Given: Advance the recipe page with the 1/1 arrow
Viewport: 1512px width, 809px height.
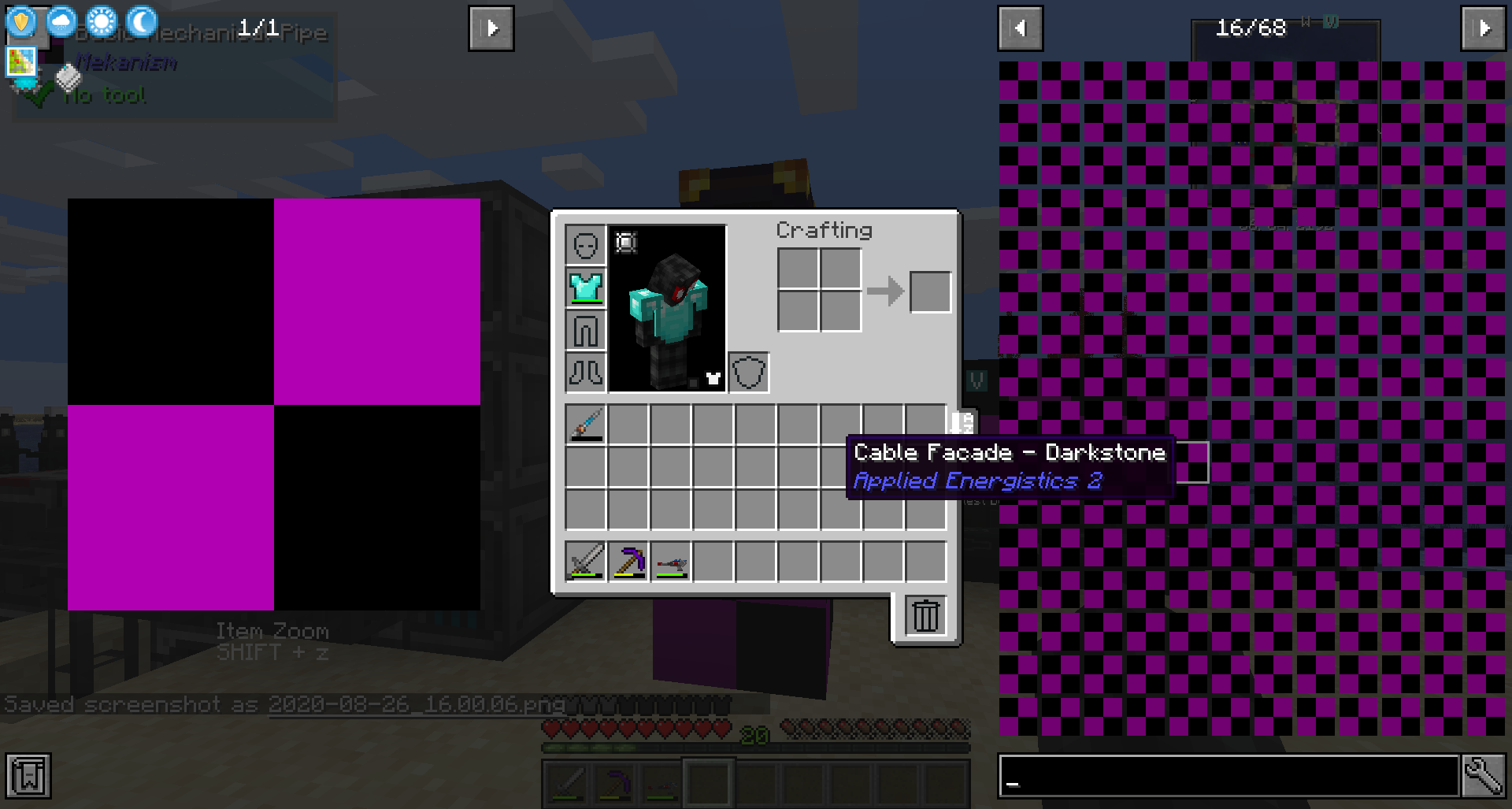Looking at the screenshot, I should pos(491,28).
